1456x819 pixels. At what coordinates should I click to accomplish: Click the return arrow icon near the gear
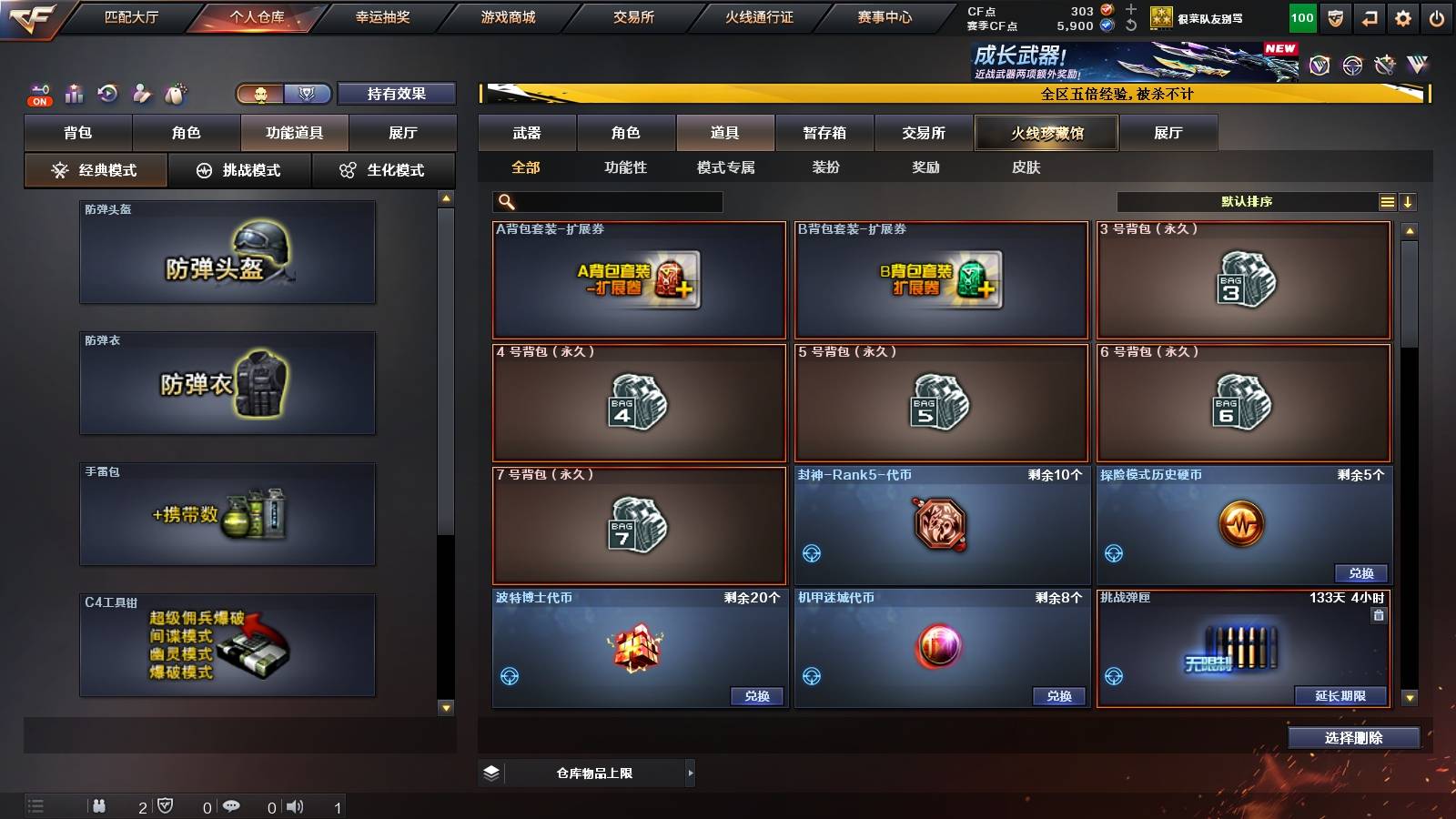pos(1368,16)
